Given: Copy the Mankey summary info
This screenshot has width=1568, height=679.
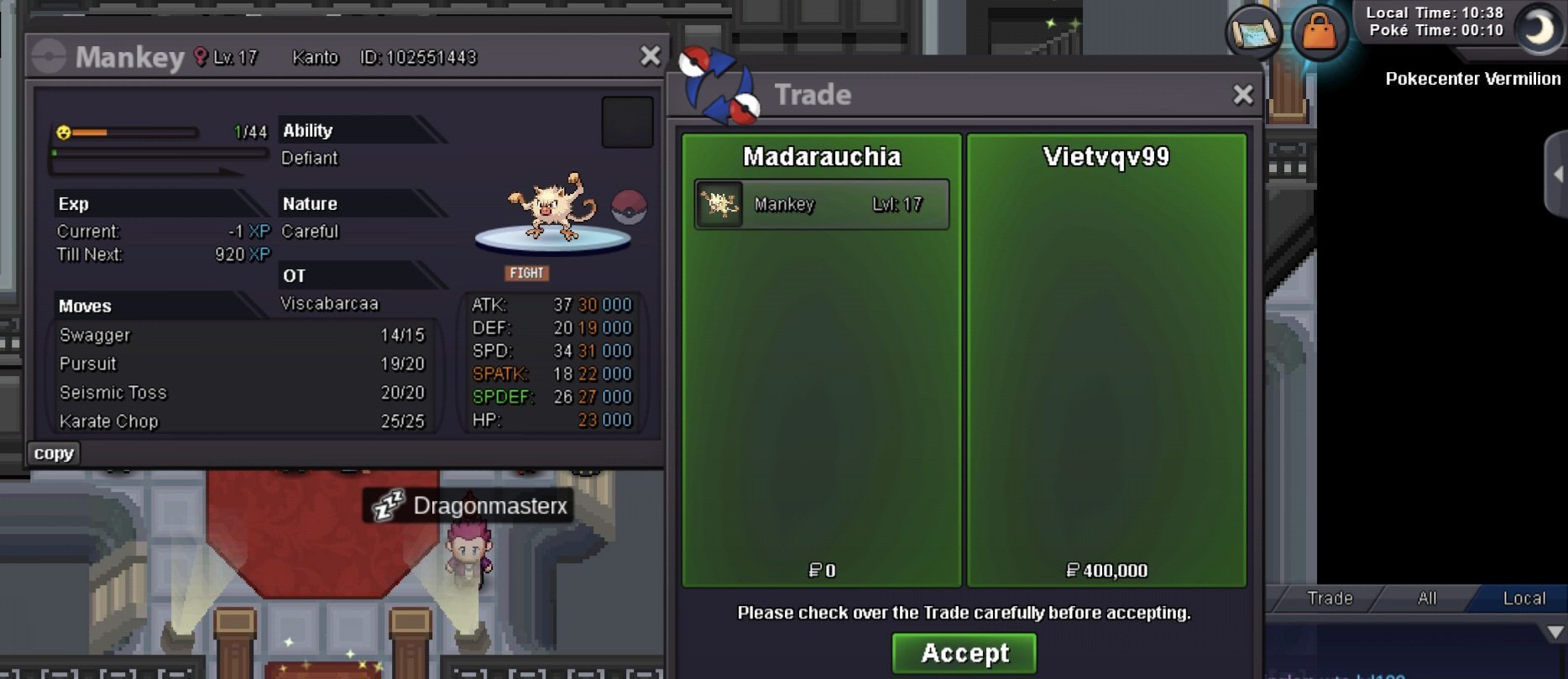Looking at the screenshot, I should (54, 453).
